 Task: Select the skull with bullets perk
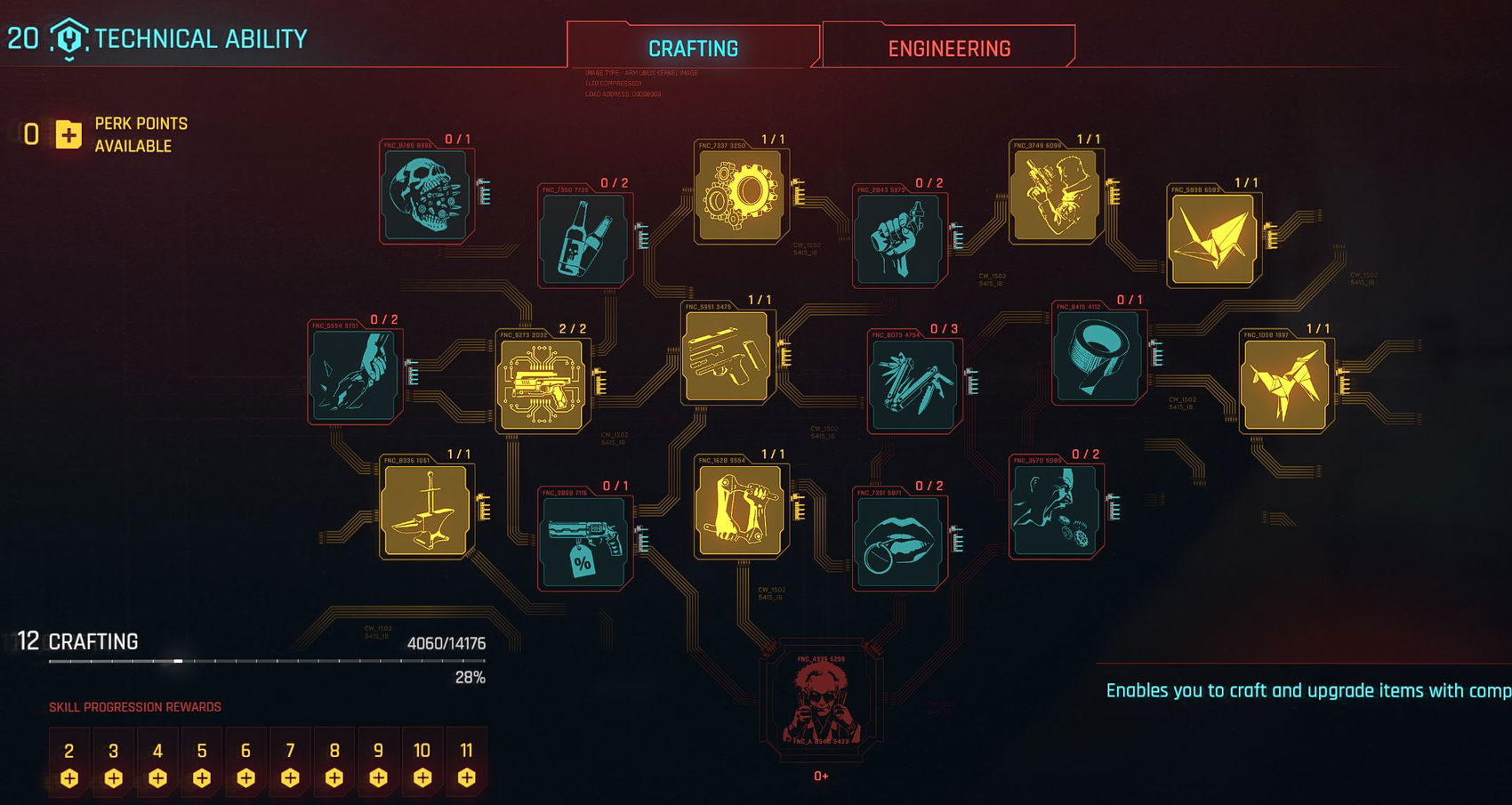[426, 195]
